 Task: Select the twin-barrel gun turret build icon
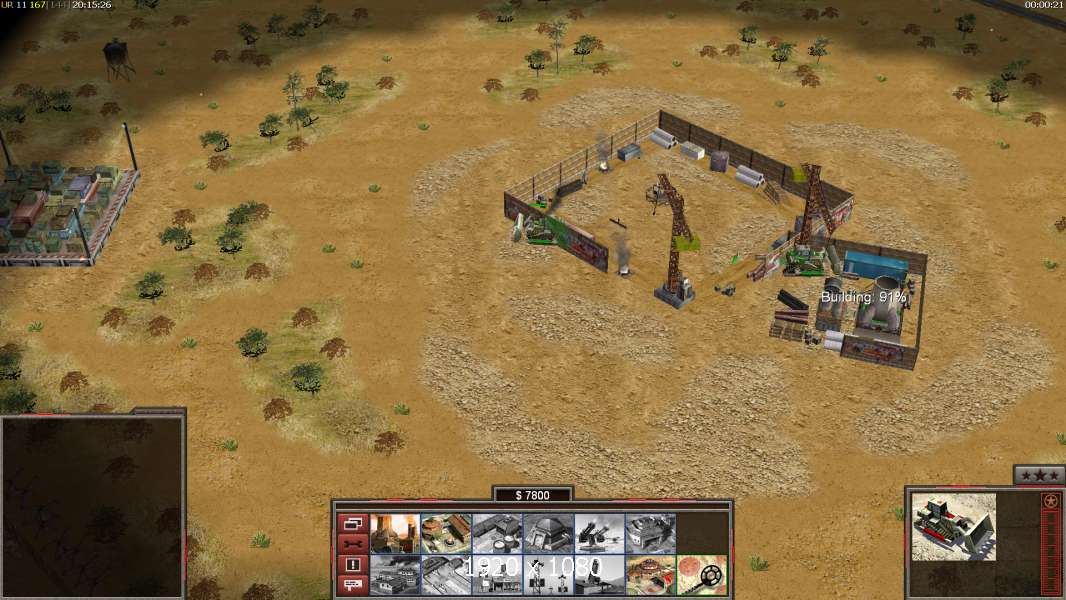[x=599, y=534]
